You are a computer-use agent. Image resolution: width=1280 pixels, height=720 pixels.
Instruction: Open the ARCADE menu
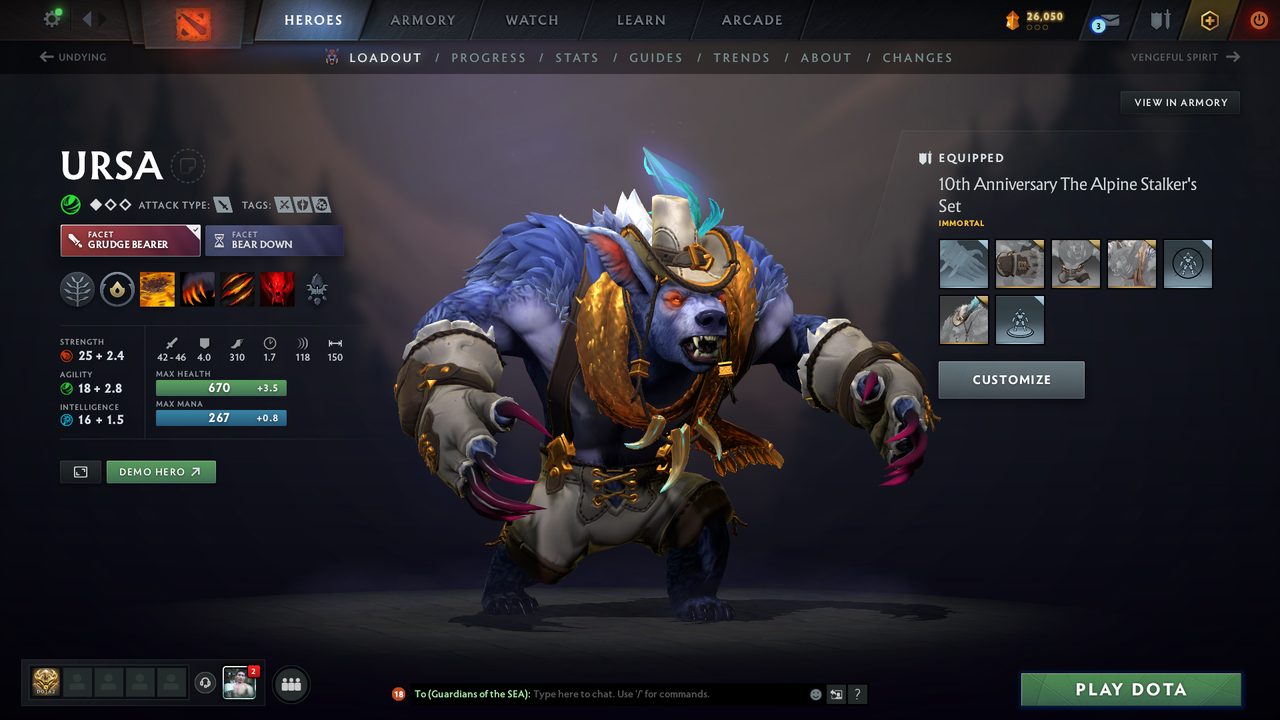click(x=751, y=20)
